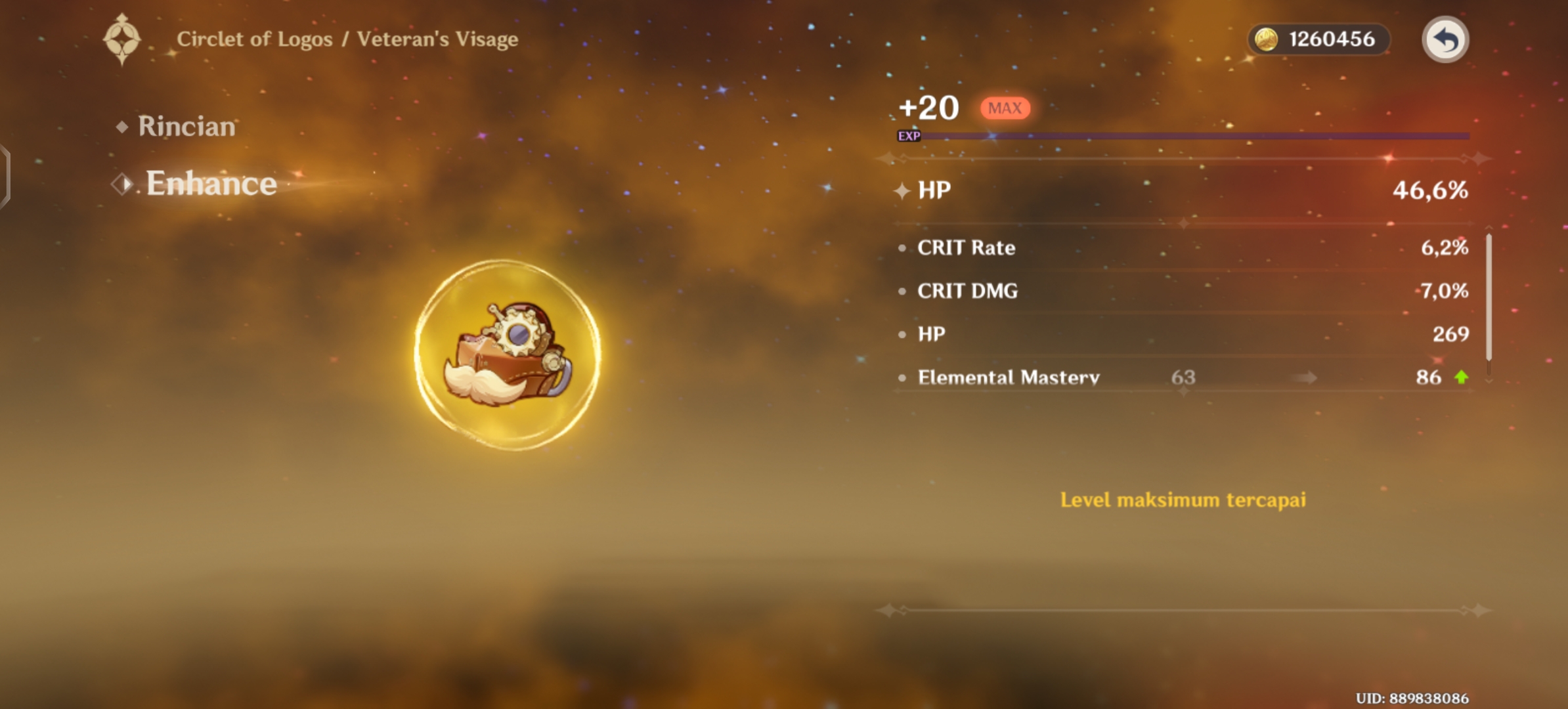Click the Mora coin counter
The image size is (1568, 709).
click(1318, 39)
